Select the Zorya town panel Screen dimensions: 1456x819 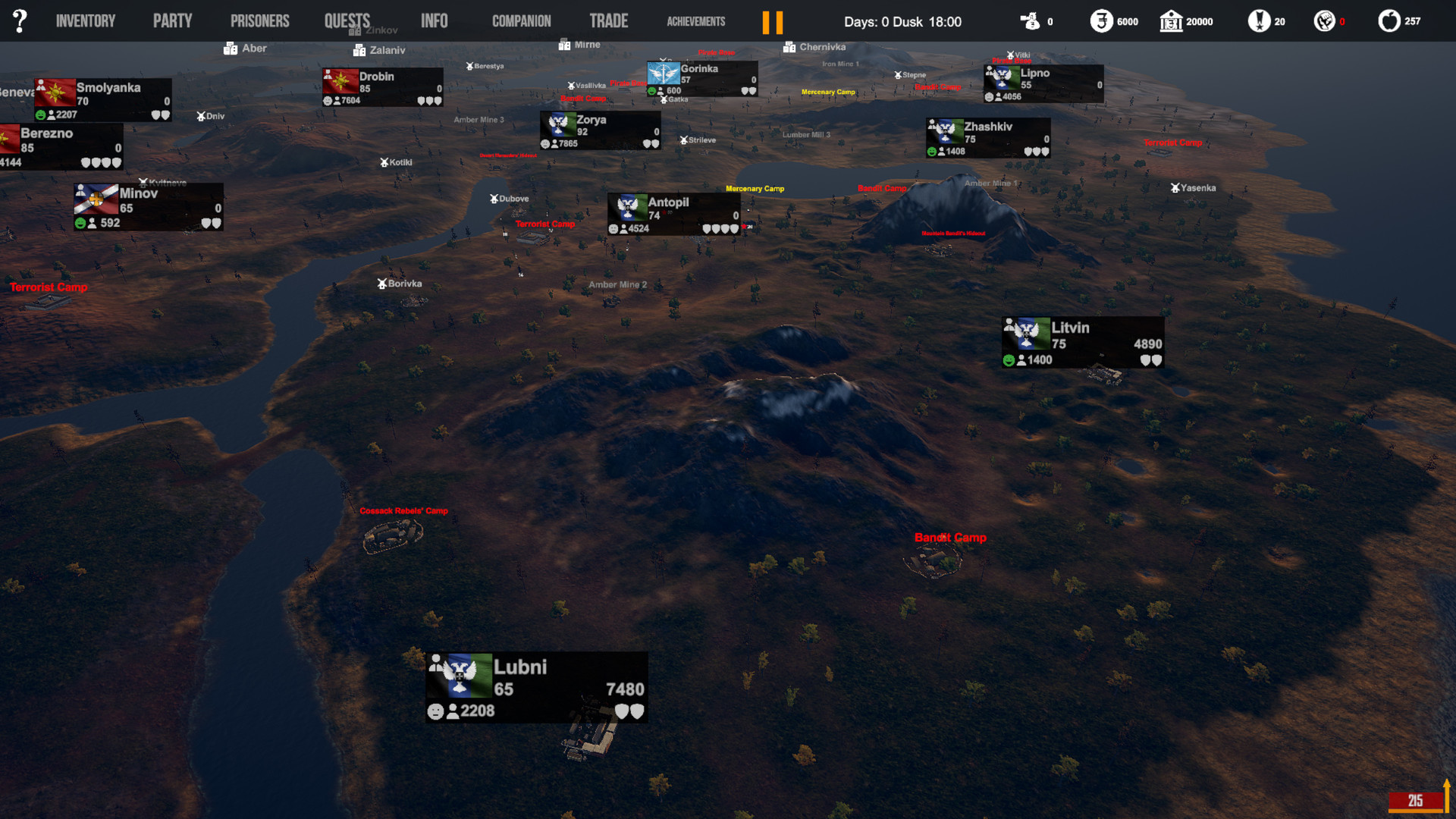pyautogui.click(x=600, y=130)
